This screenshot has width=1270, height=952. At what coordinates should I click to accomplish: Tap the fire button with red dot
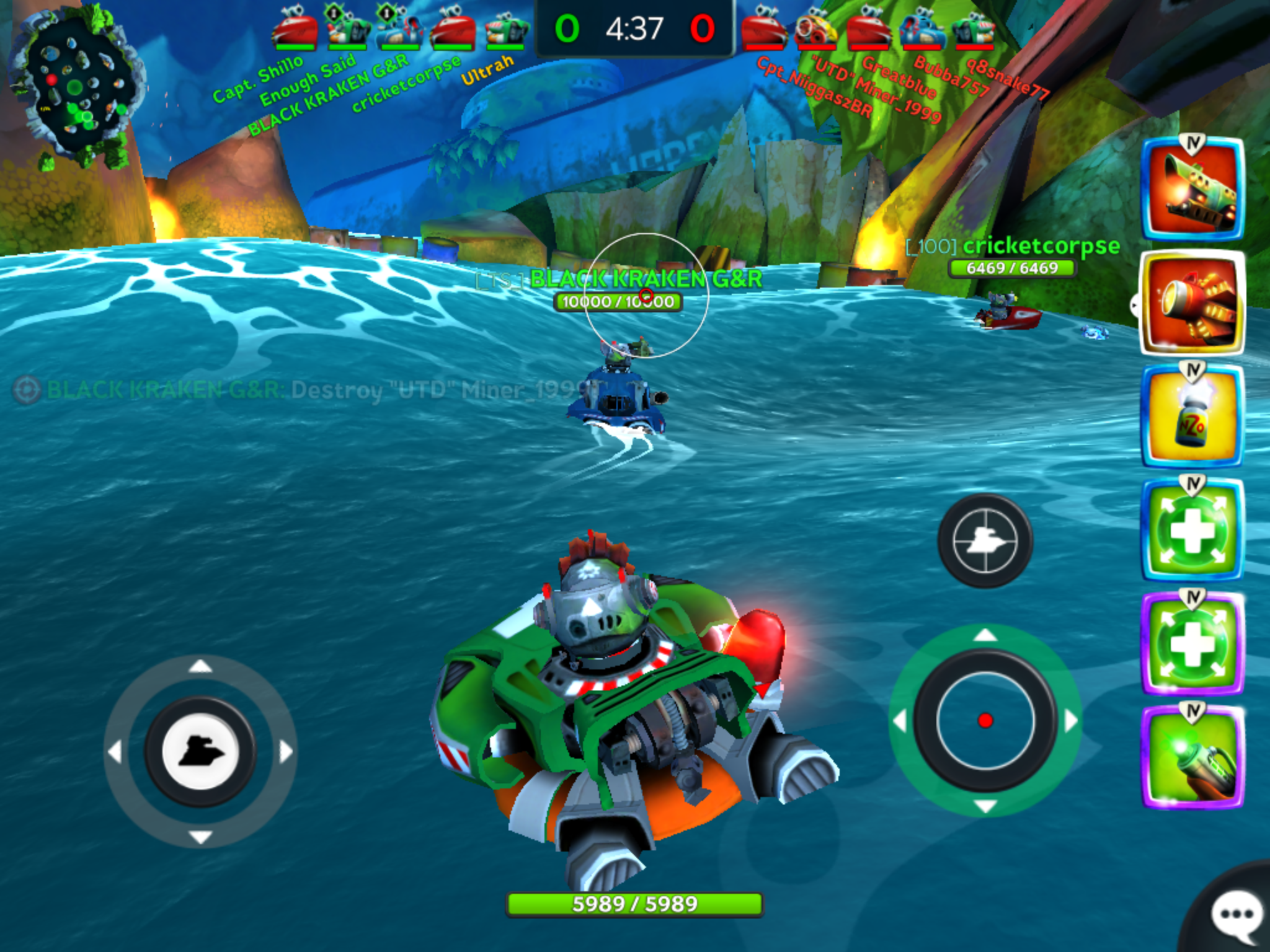pos(985,720)
